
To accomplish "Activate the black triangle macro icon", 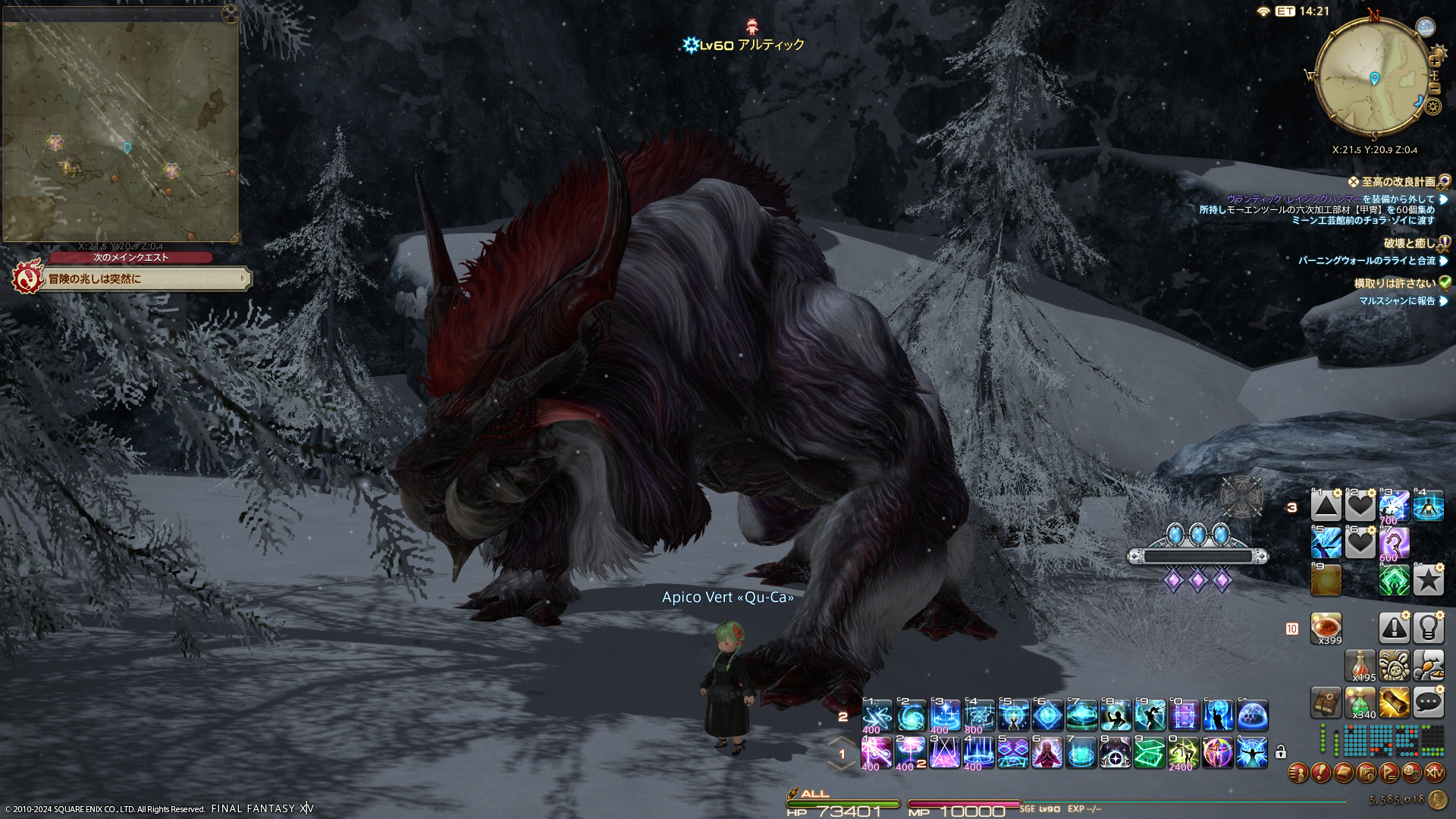I will (1326, 506).
